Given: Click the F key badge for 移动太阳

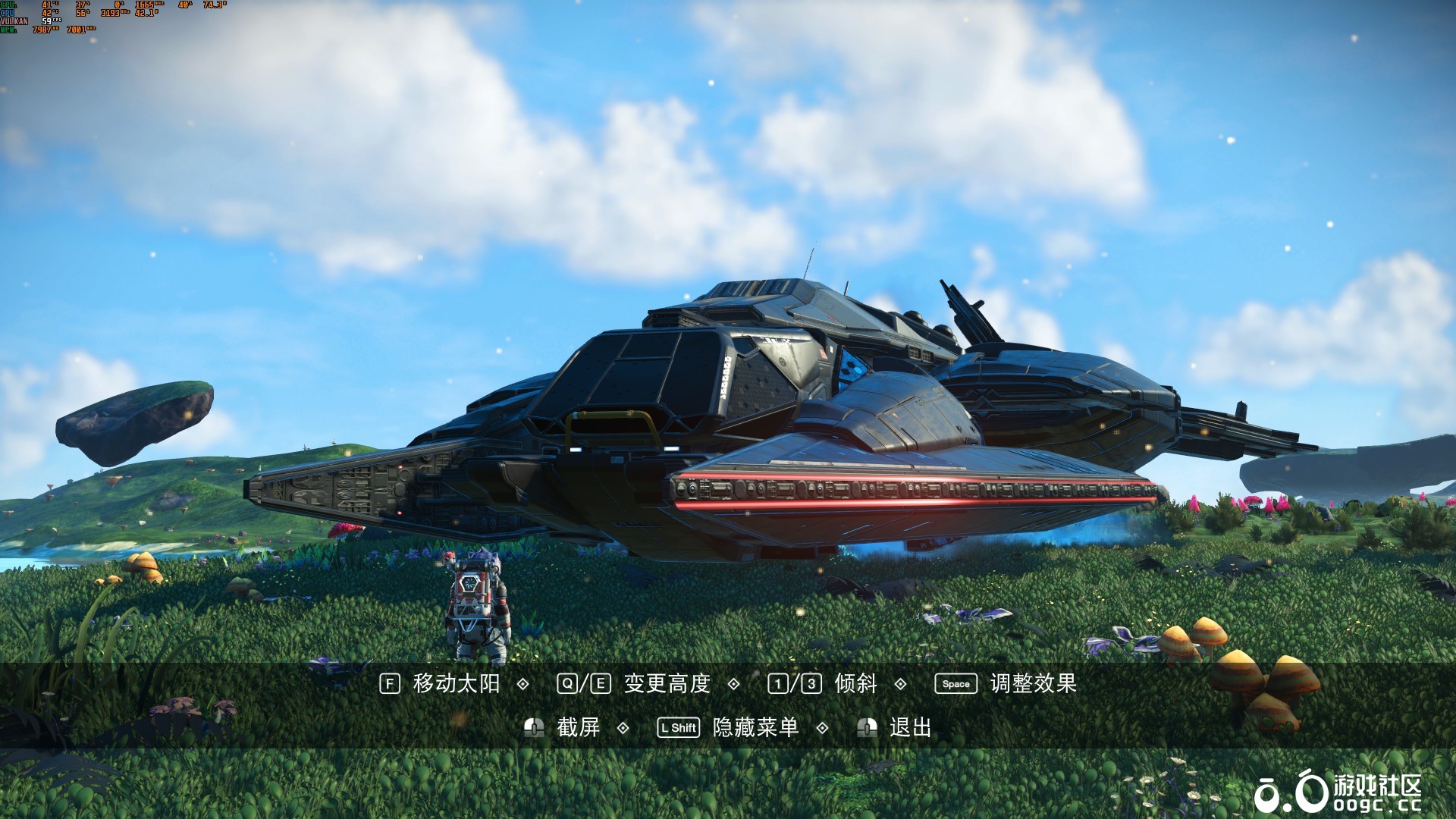Looking at the screenshot, I should tap(388, 684).
